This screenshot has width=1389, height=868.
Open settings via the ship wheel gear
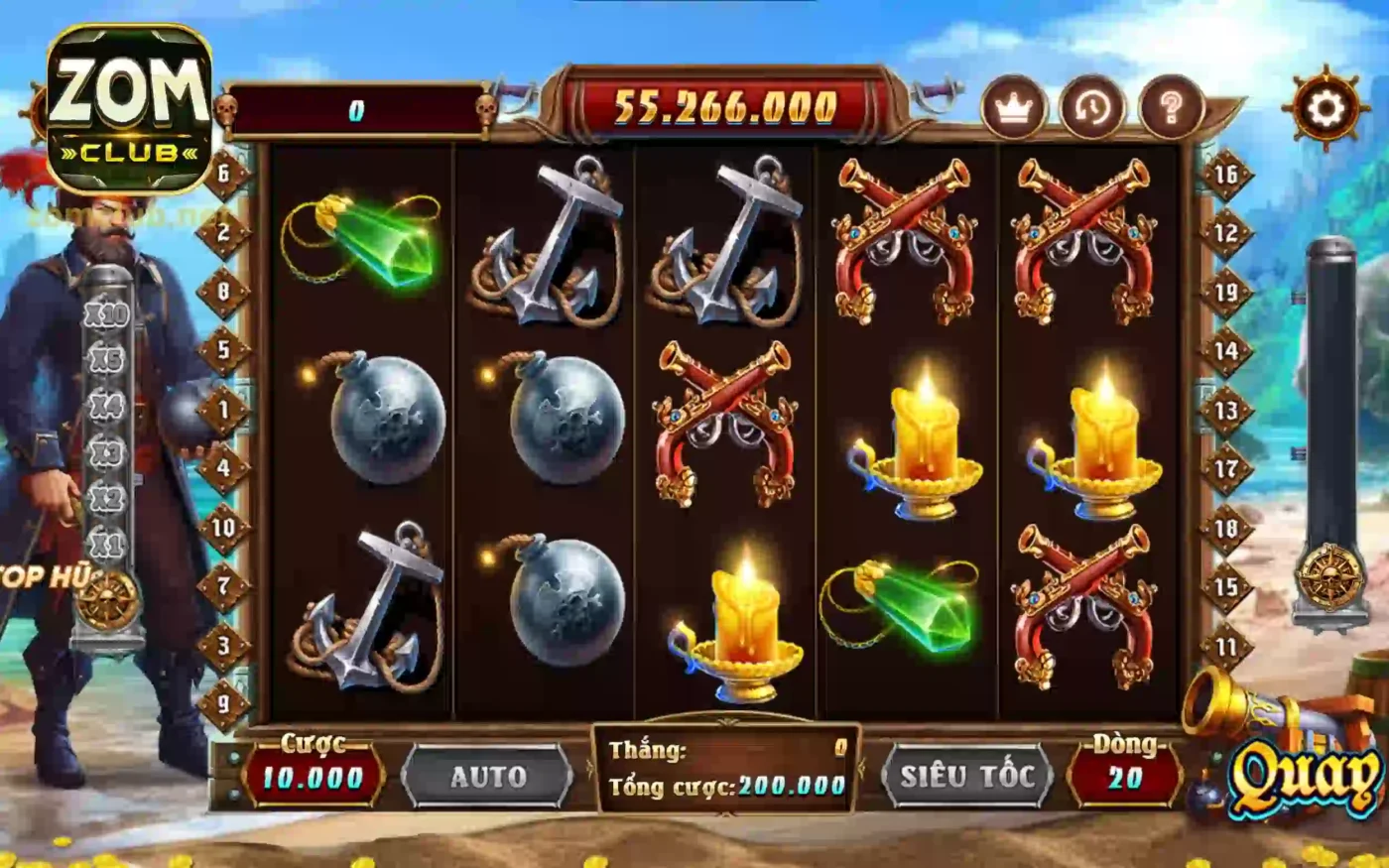(x=1326, y=107)
